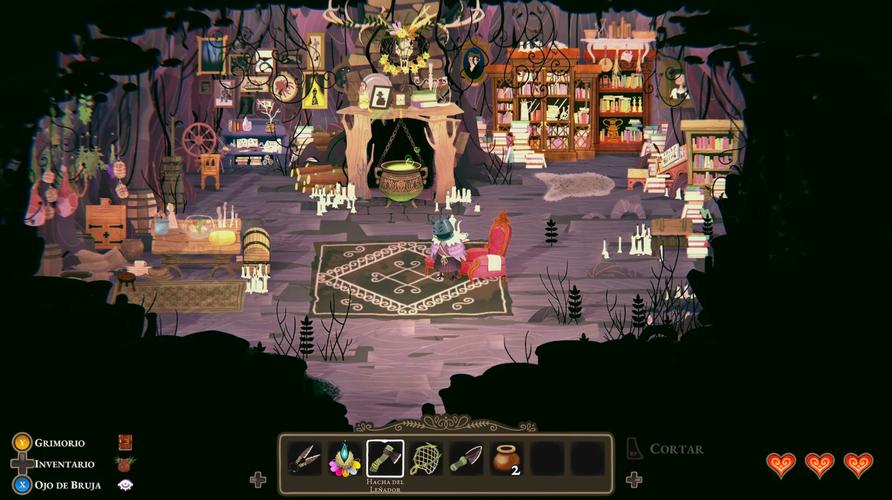Equip the green catching net

[x=425, y=459]
